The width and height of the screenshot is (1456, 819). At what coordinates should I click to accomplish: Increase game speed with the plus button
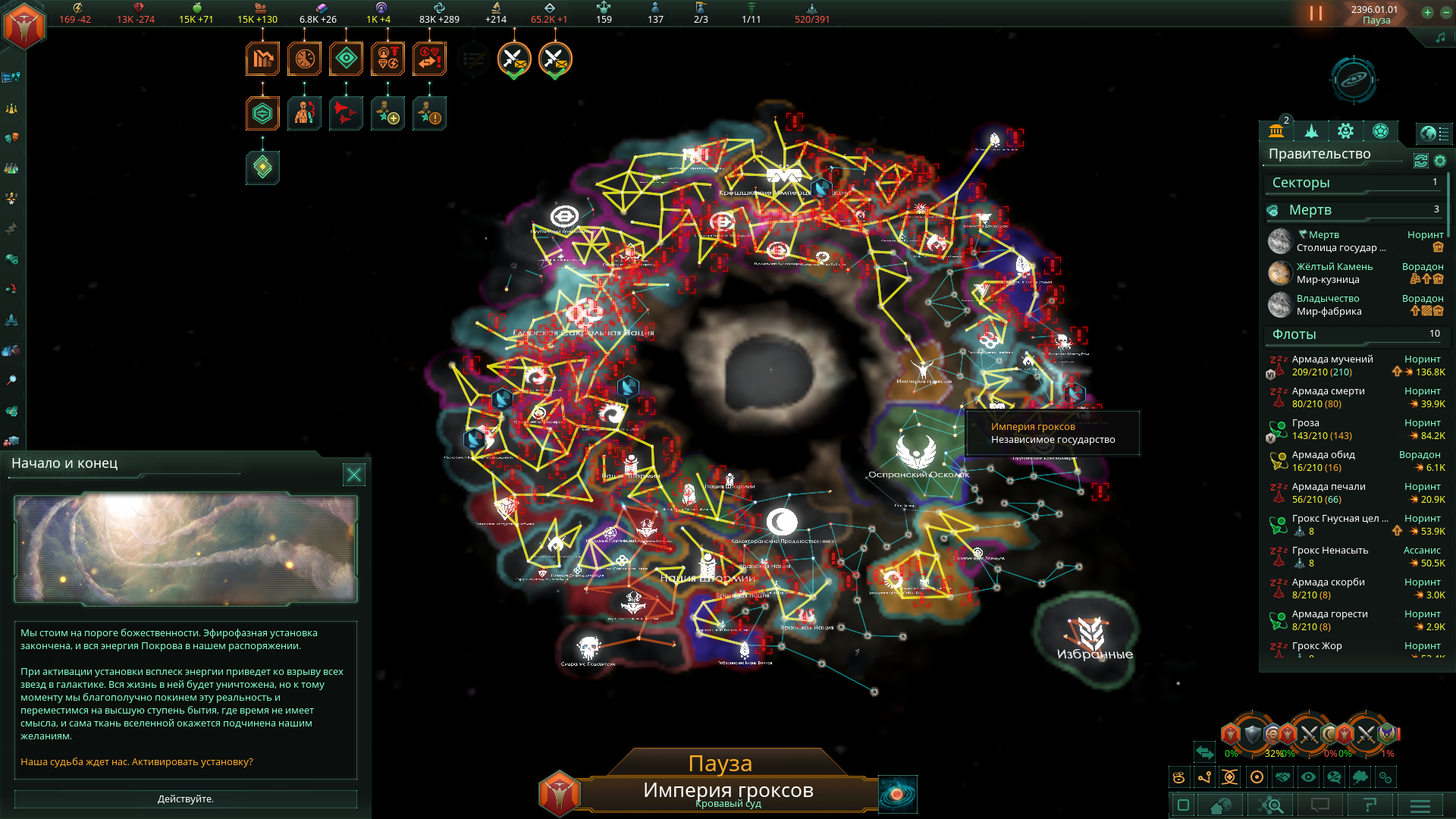[1427, 12]
